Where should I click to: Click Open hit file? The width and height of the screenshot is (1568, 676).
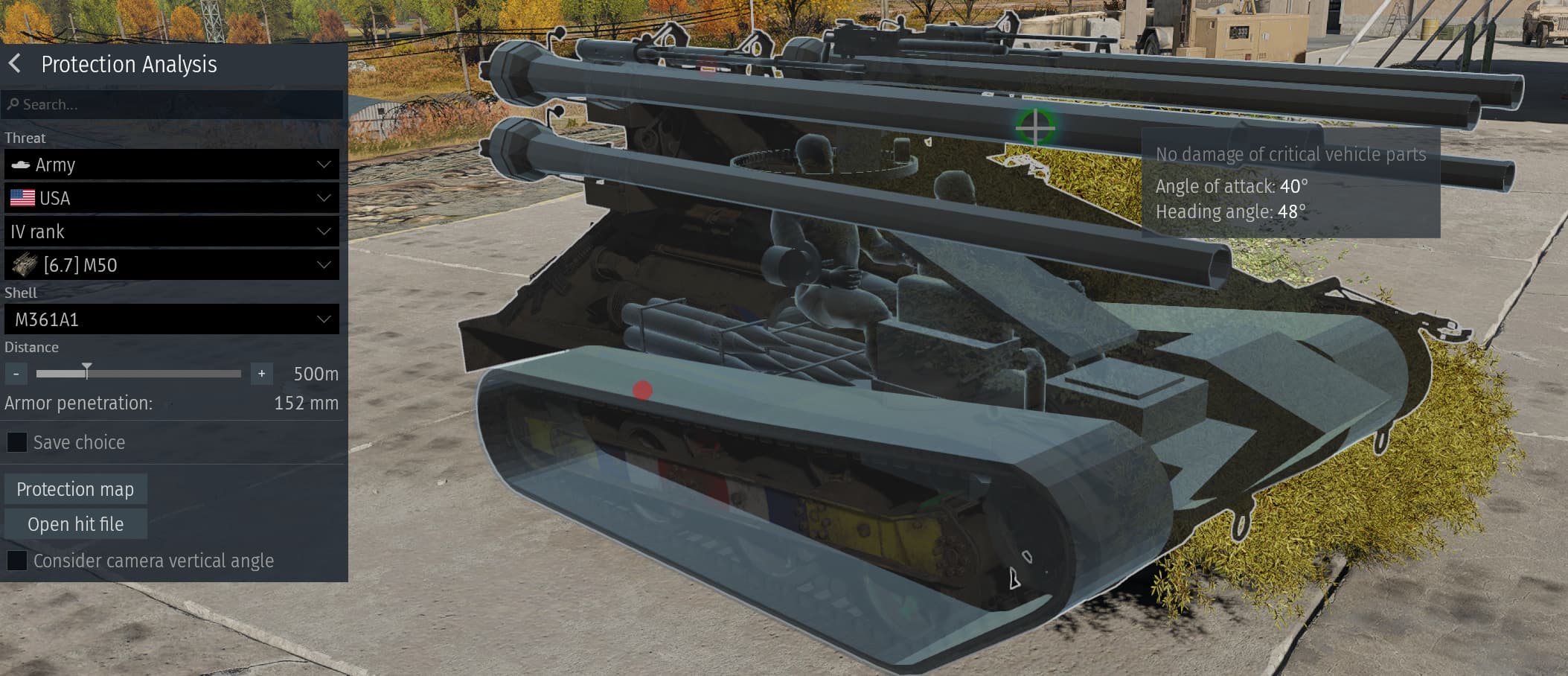75,523
